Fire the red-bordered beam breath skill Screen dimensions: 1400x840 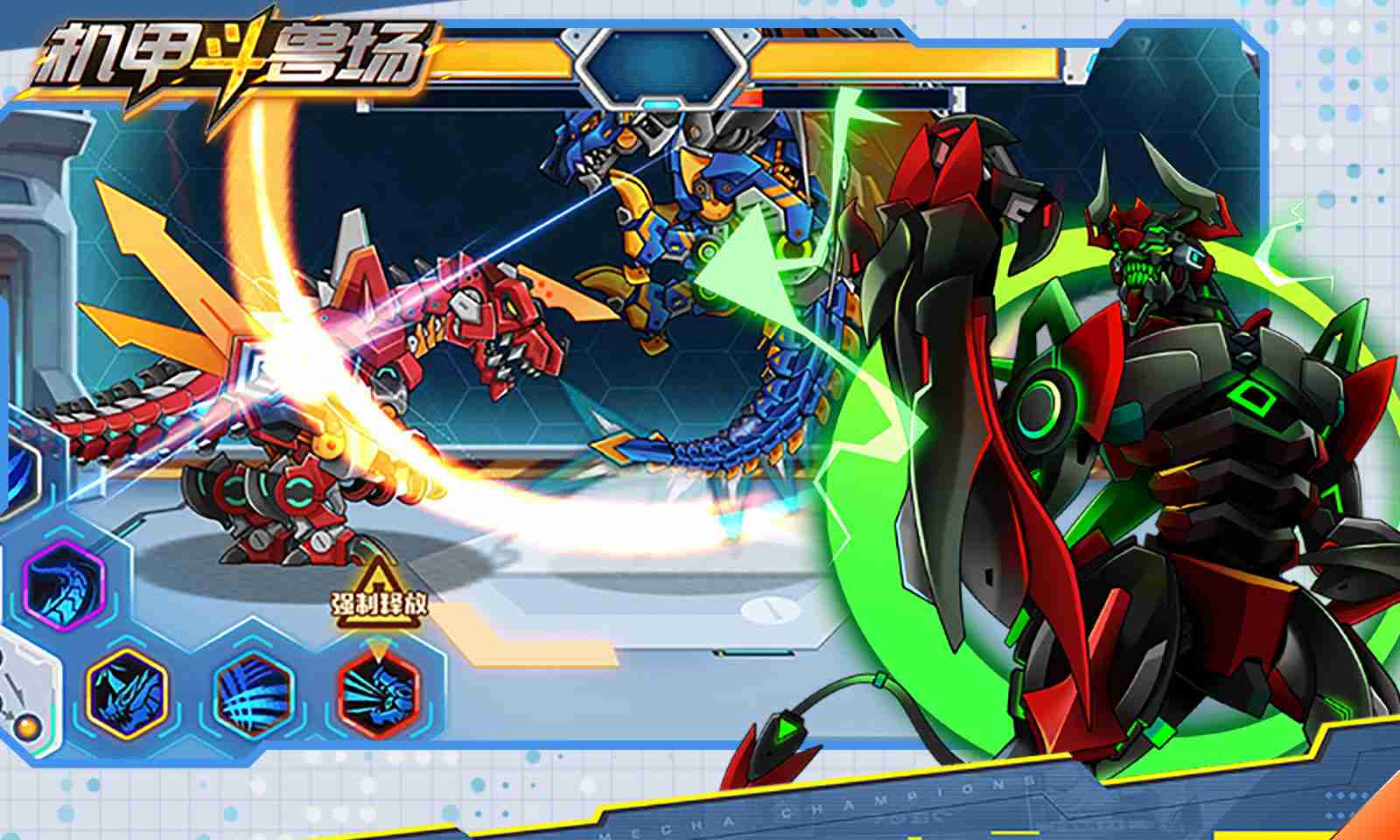[378, 691]
